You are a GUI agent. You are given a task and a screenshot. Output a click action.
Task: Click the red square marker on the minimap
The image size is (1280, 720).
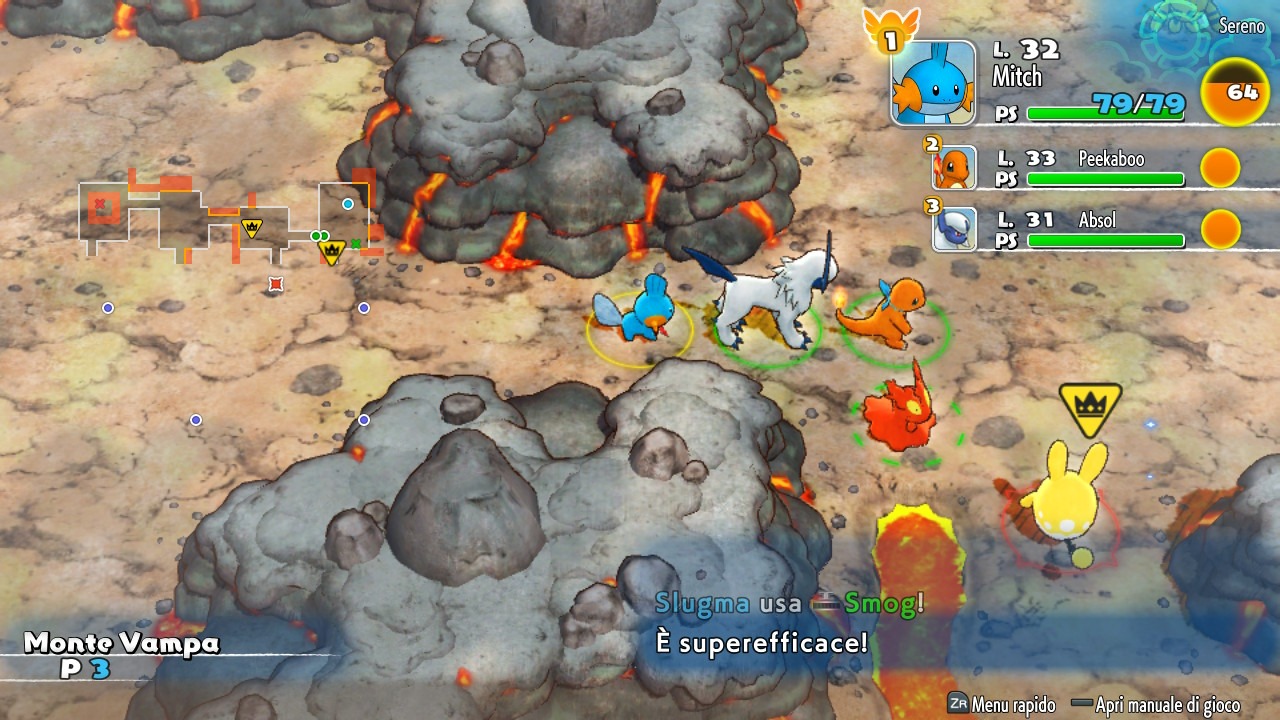(276, 285)
